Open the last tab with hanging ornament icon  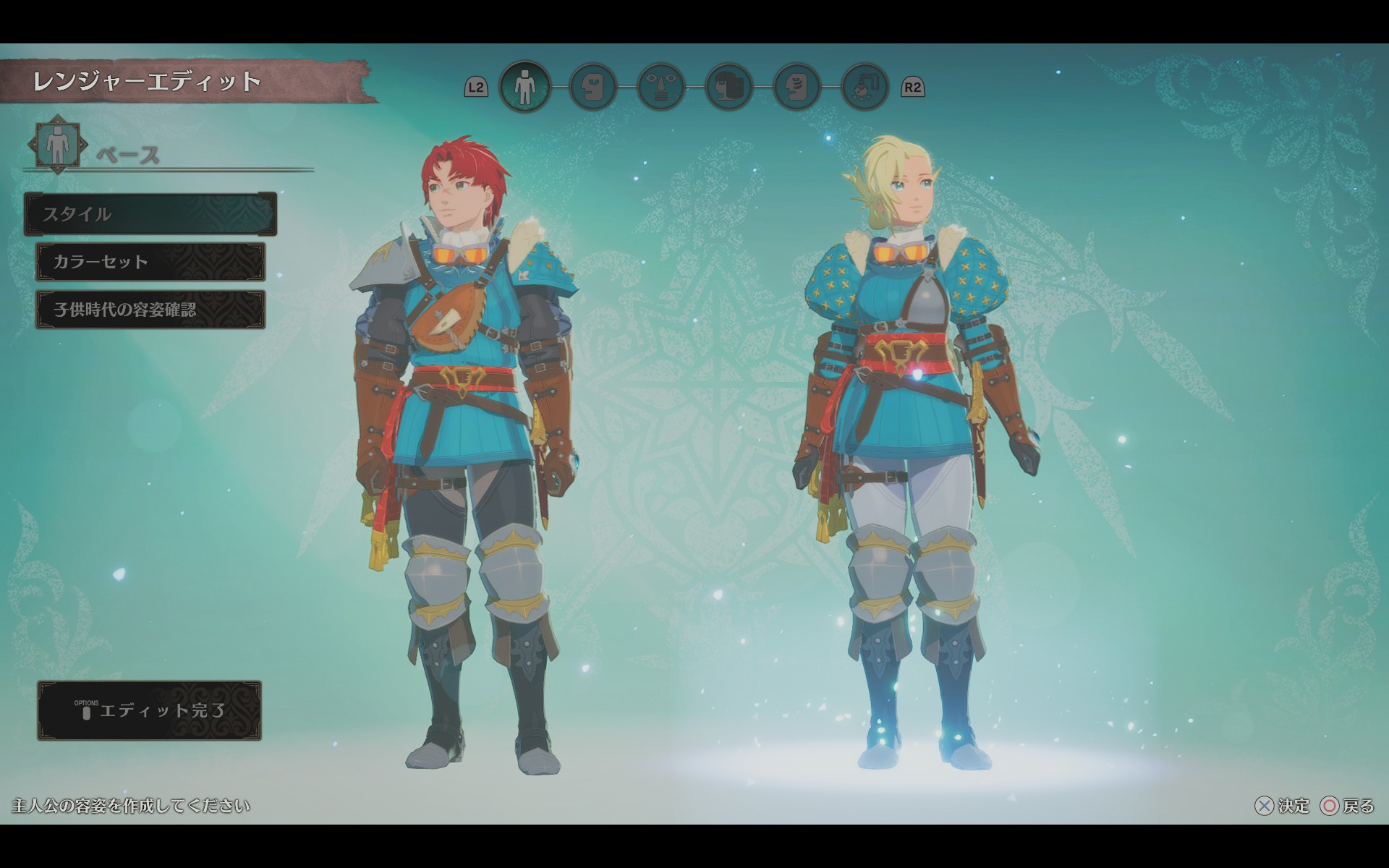[865, 87]
